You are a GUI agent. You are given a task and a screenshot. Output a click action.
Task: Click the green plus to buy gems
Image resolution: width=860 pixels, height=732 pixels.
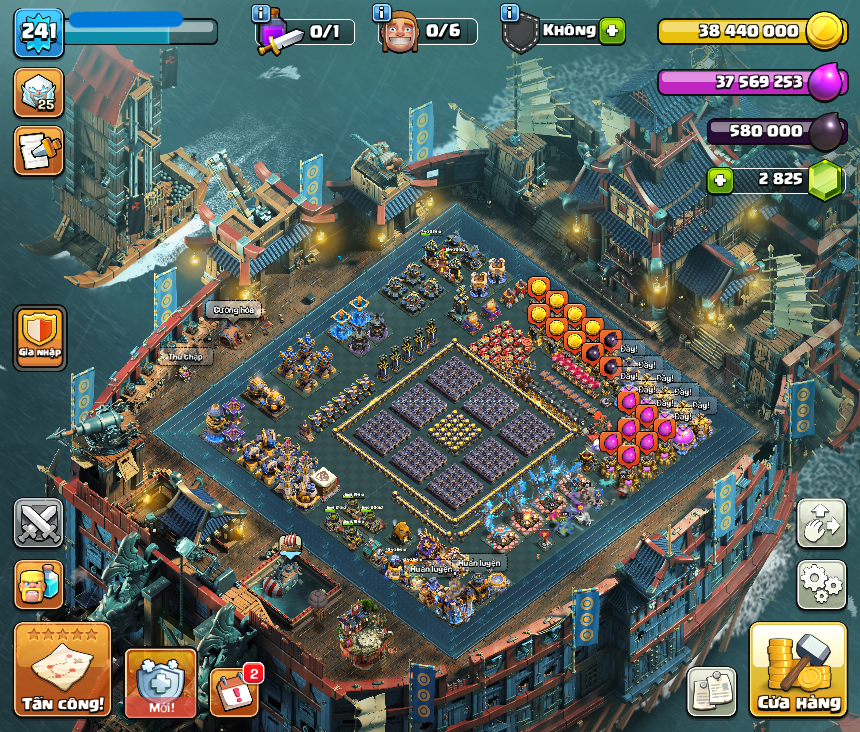(721, 180)
